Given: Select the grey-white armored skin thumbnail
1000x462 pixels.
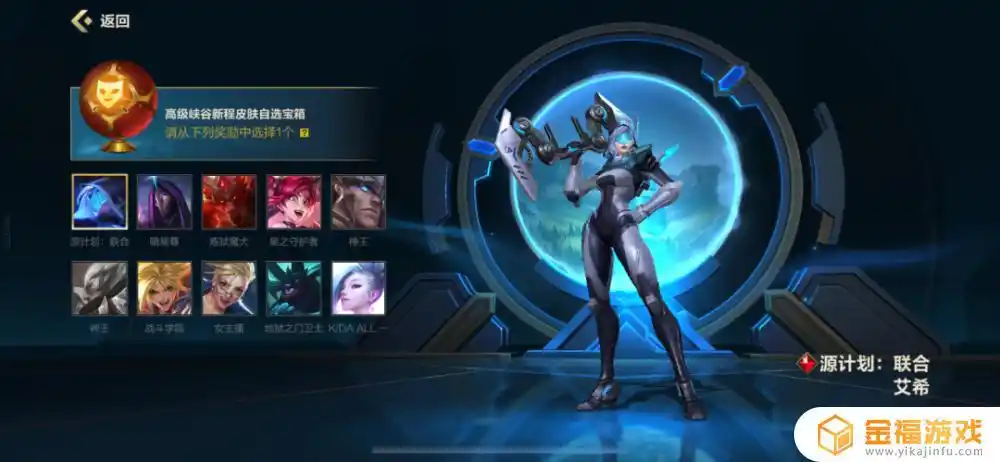Looking at the screenshot, I should click(x=100, y=289).
